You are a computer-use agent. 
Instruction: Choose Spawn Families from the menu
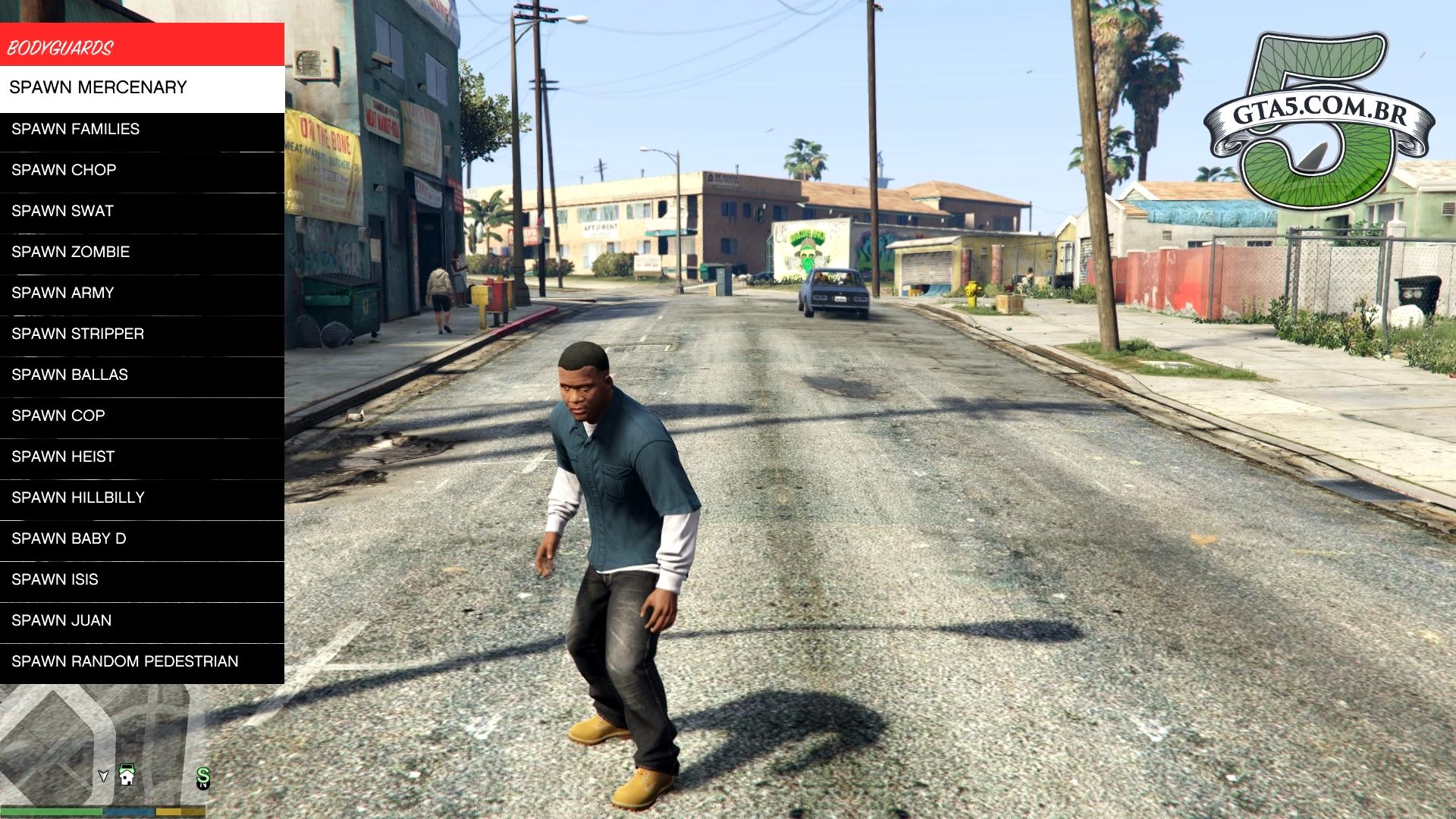(x=142, y=129)
